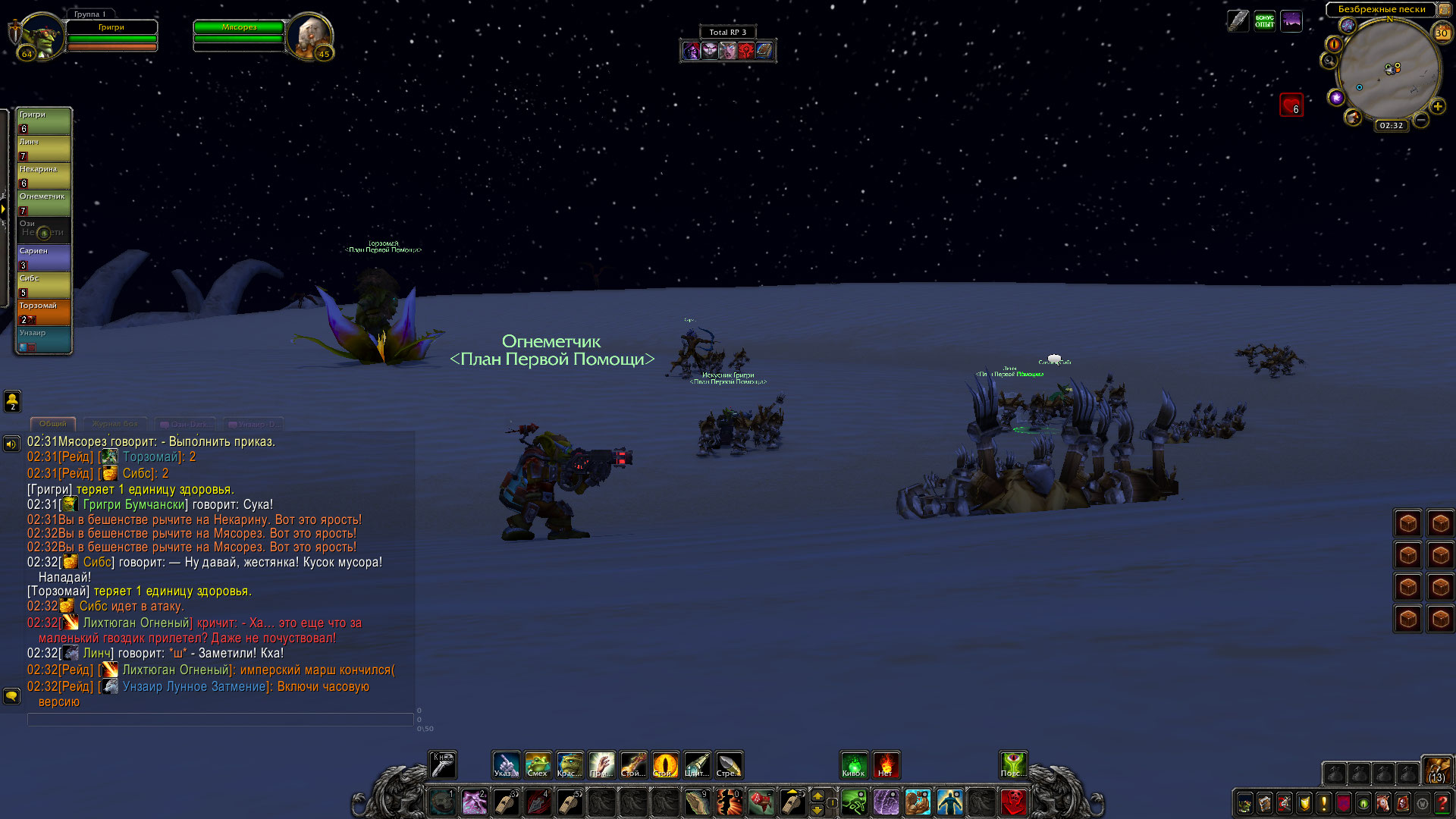Click the chat message input box
Image resolution: width=1456 pixels, height=819 pixels.
tap(220, 720)
